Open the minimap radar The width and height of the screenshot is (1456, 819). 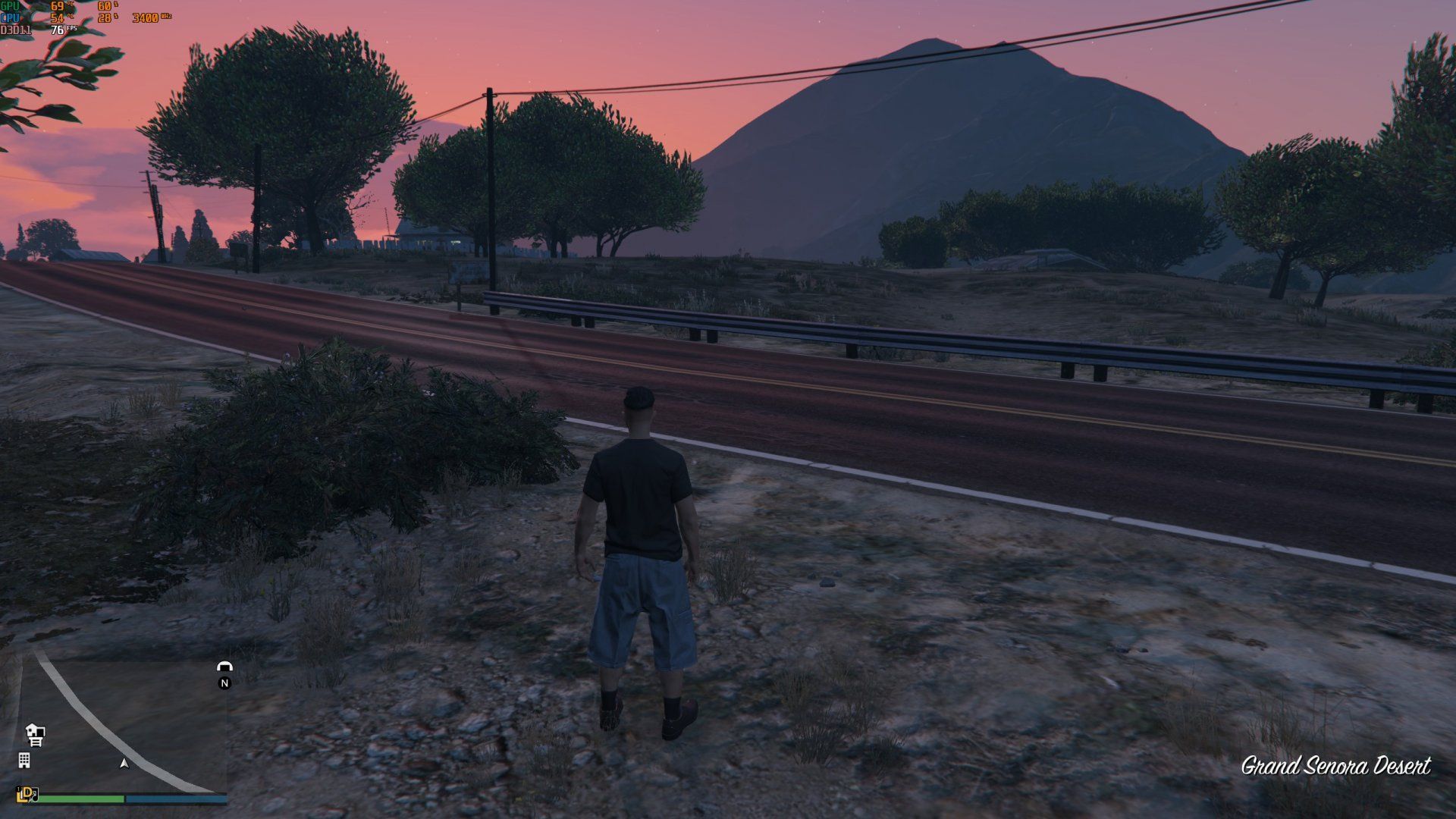pos(121,724)
